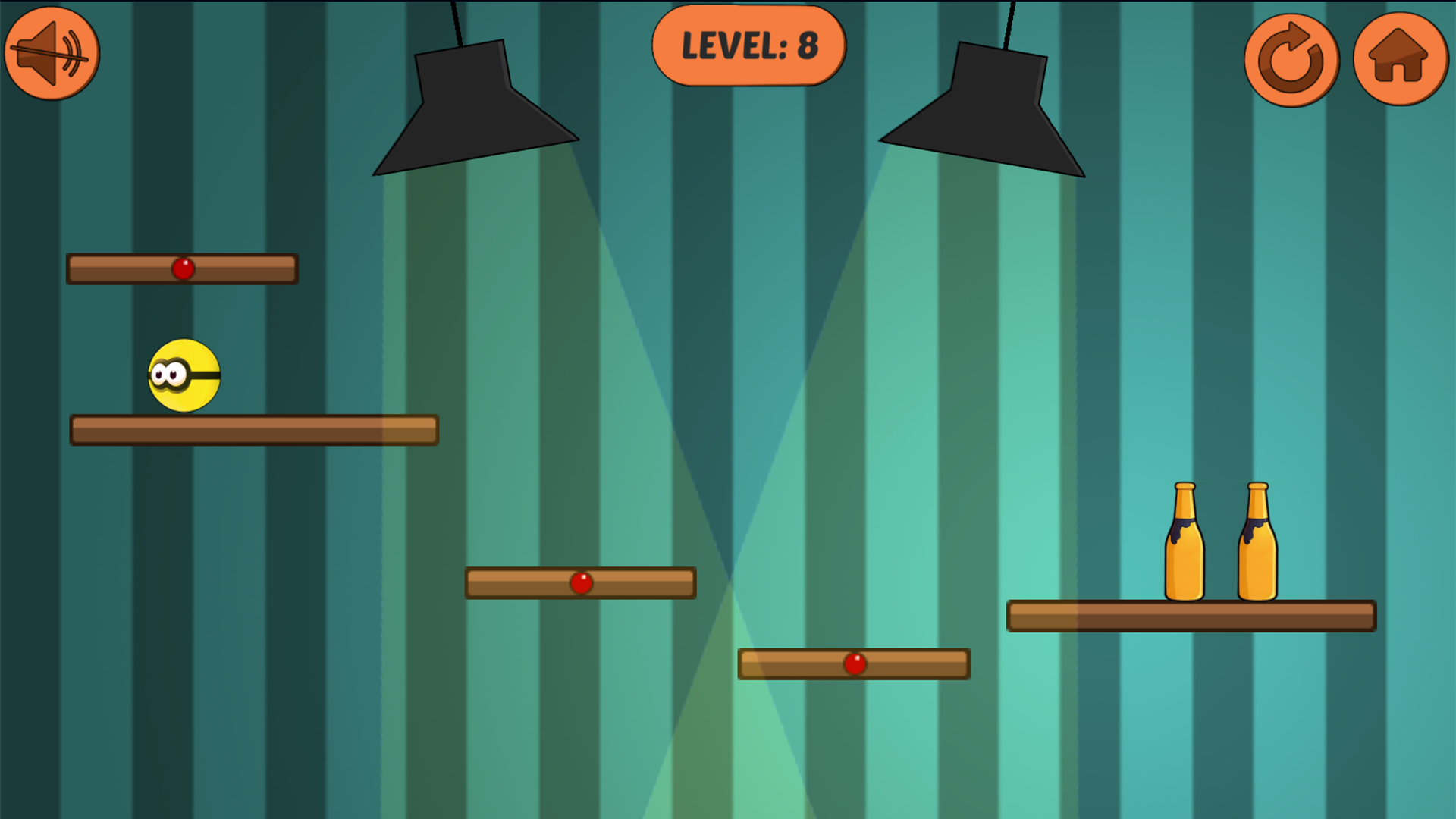Click the red pivot pin on the center plank
The width and height of the screenshot is (1456, 819).
581,582
